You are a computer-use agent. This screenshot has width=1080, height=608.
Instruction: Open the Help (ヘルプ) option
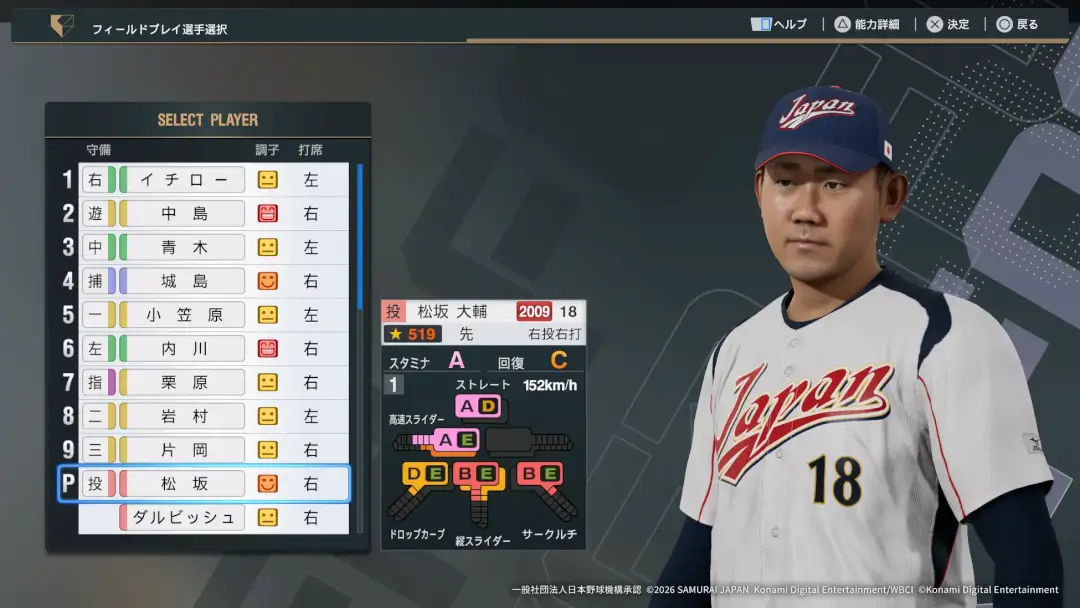779,24
